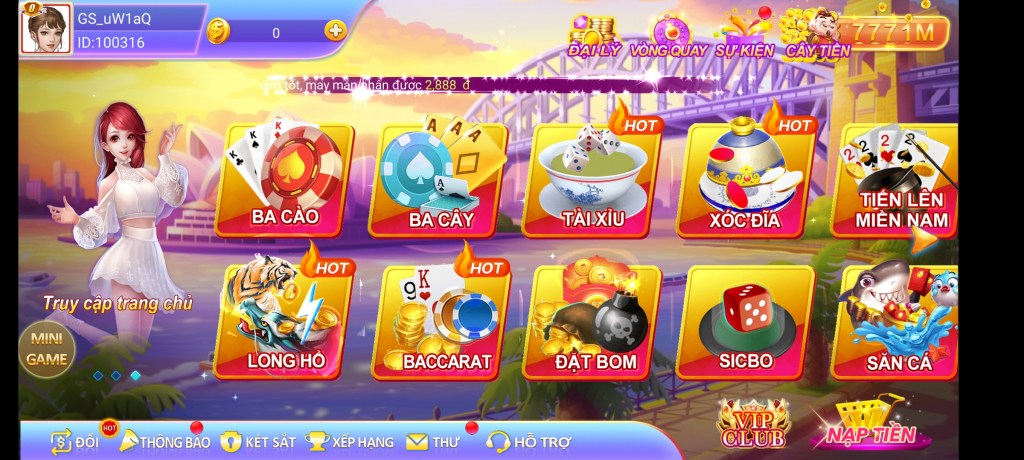Viewport: 1024px width, 460px height.
Task: Open the Đại Lý agent menu
Action: (594, 38)
